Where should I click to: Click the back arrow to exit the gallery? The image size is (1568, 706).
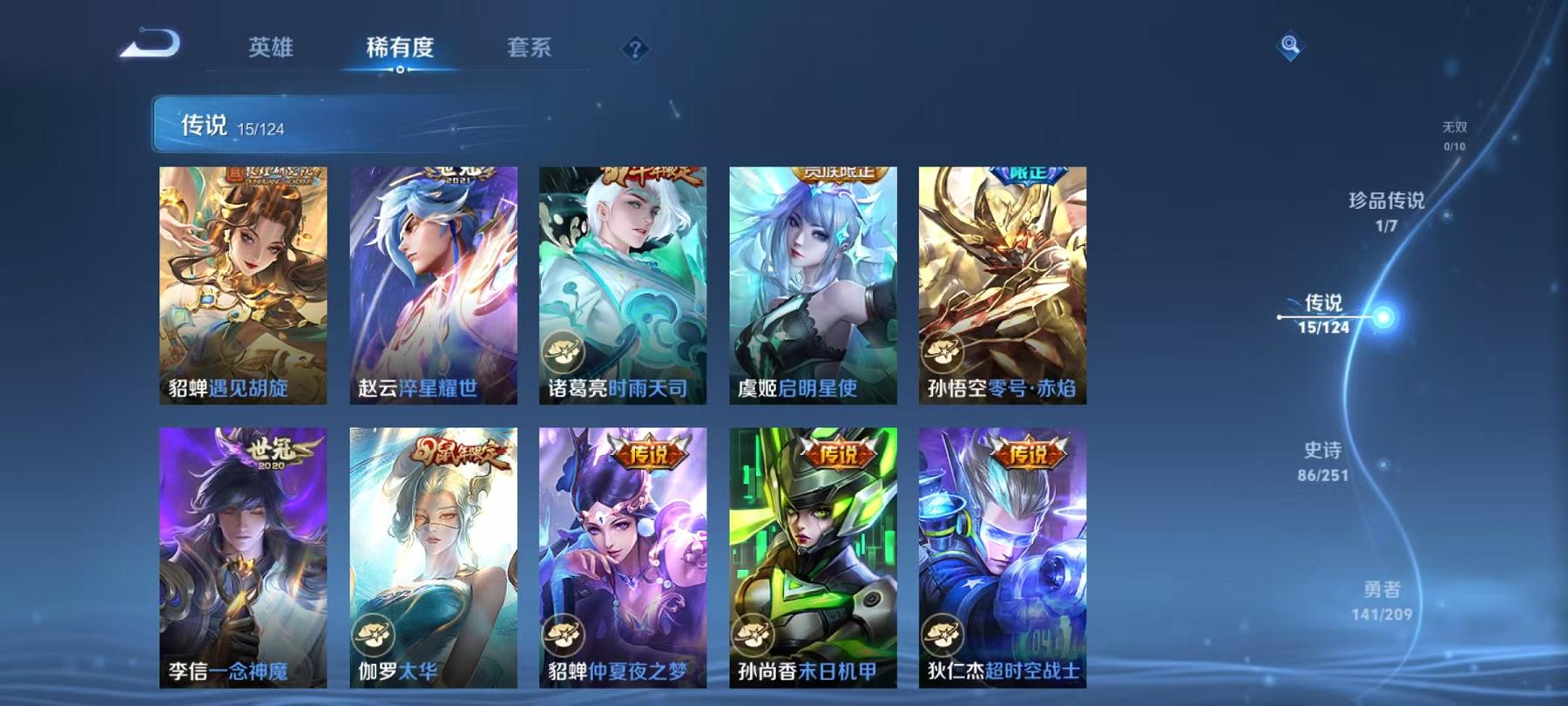[148, 42]
